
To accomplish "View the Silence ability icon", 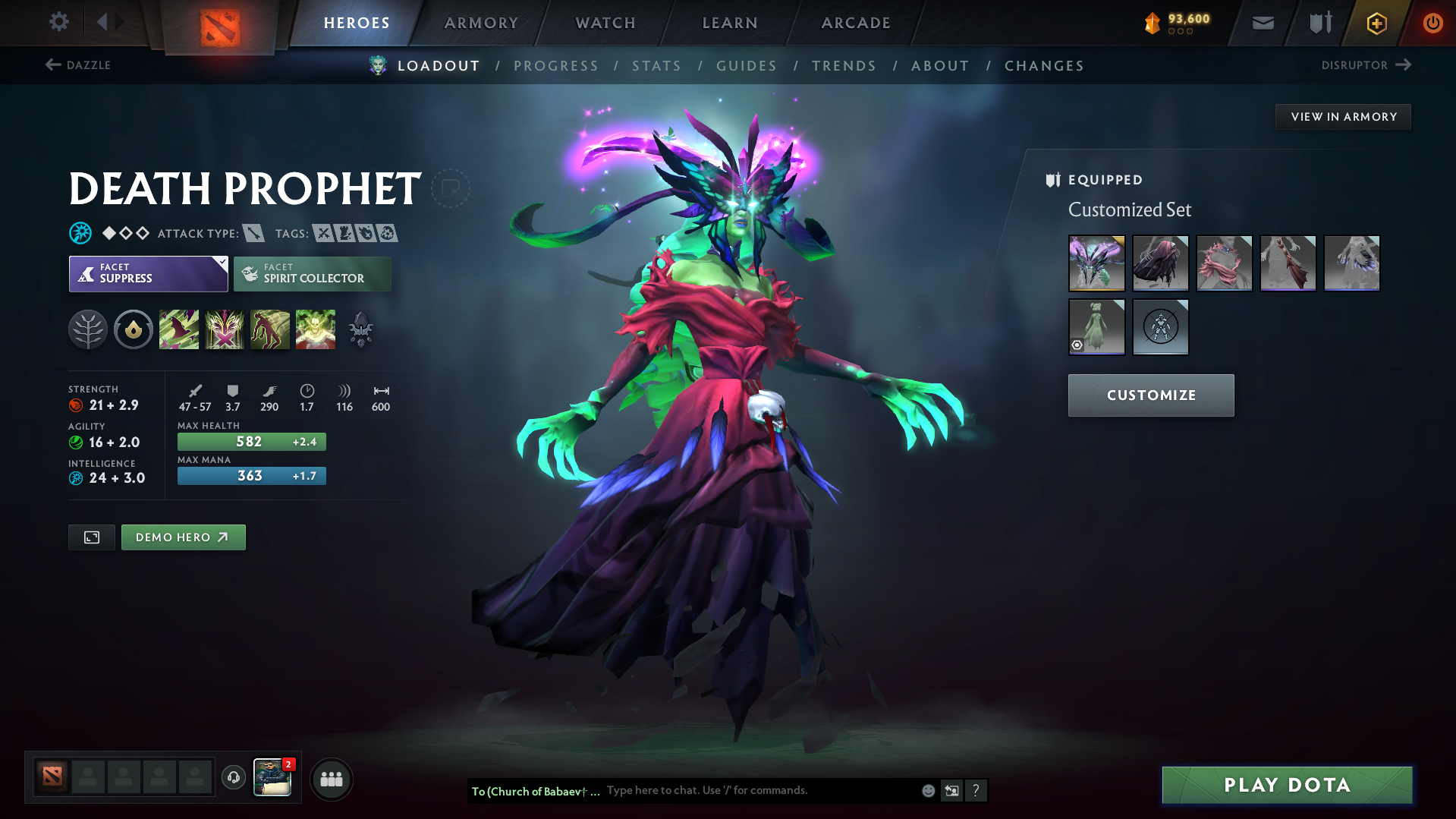I will 225,329.
